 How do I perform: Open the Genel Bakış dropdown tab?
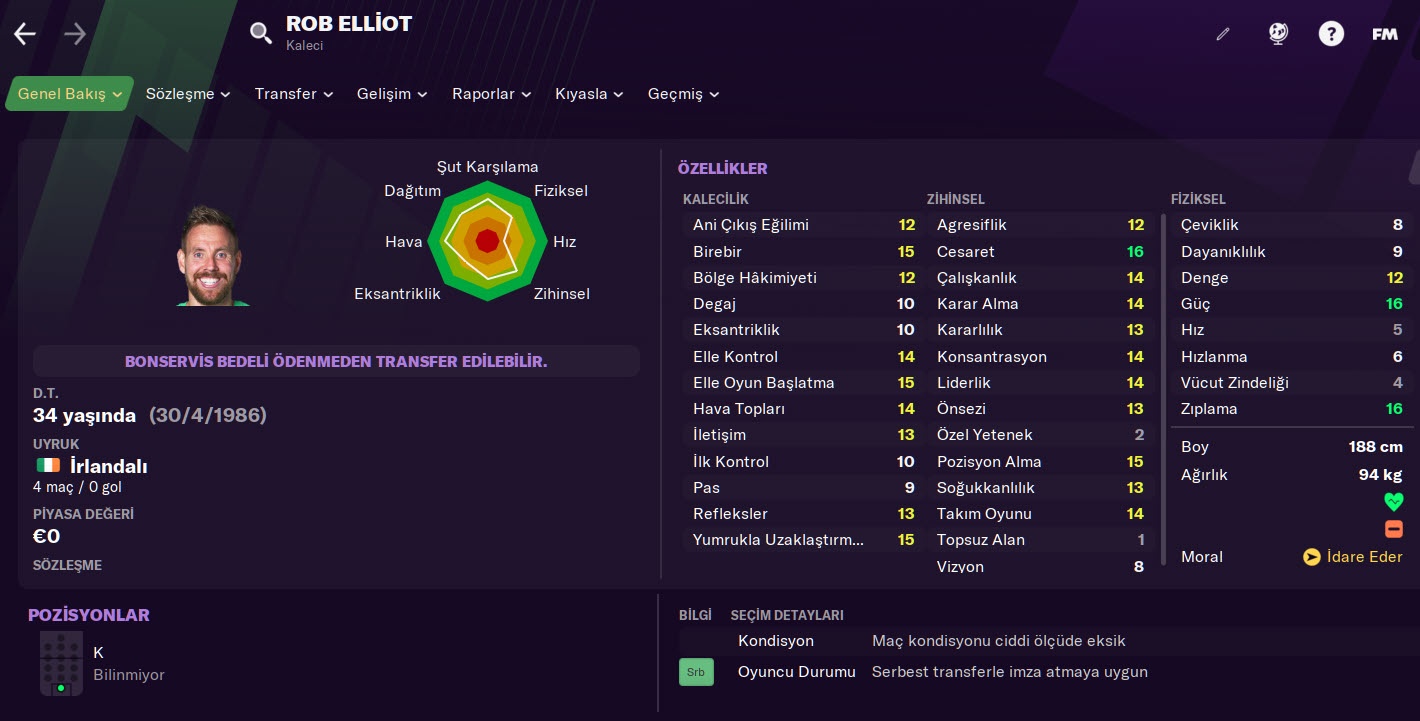70,94
